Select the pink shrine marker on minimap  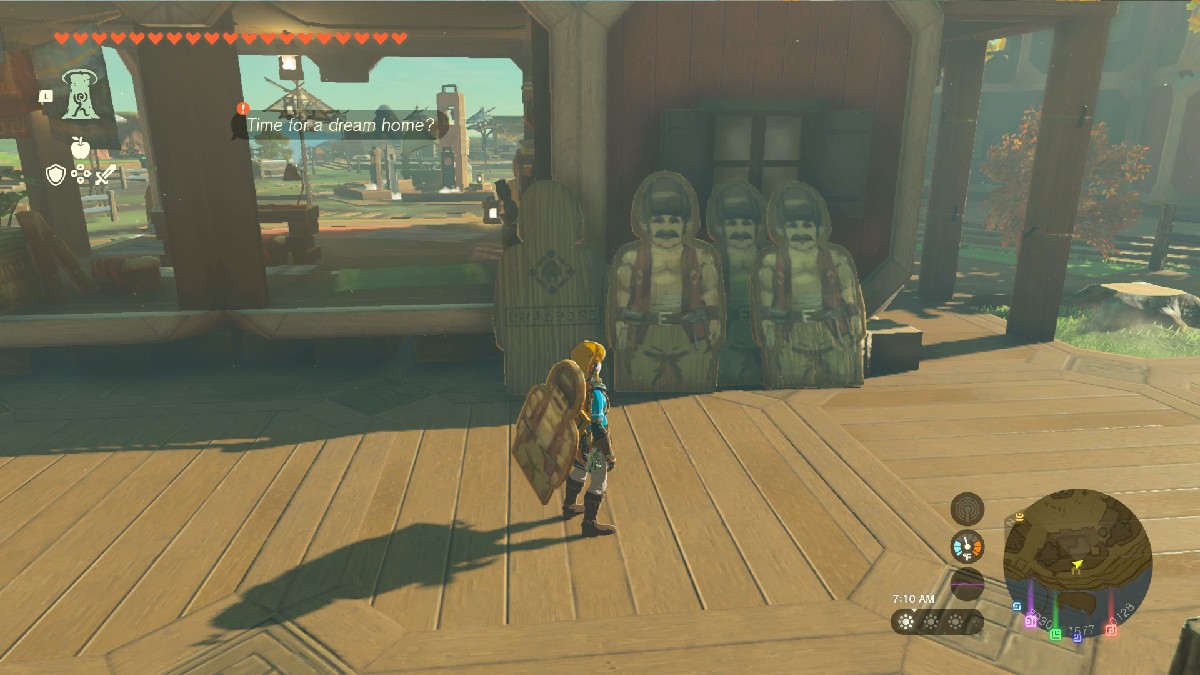[x=1030, y=621]
